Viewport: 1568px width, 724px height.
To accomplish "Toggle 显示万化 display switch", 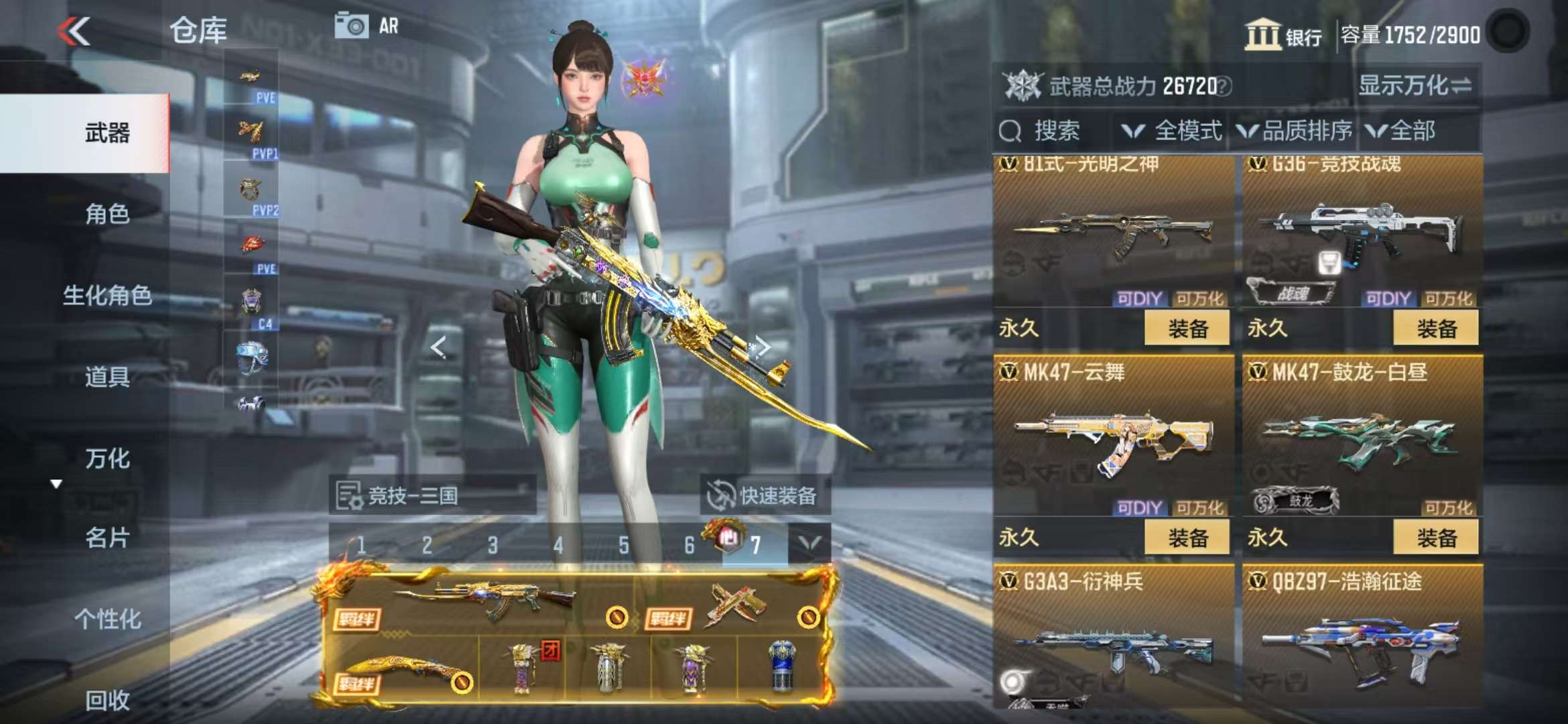I will [1415, 86].
